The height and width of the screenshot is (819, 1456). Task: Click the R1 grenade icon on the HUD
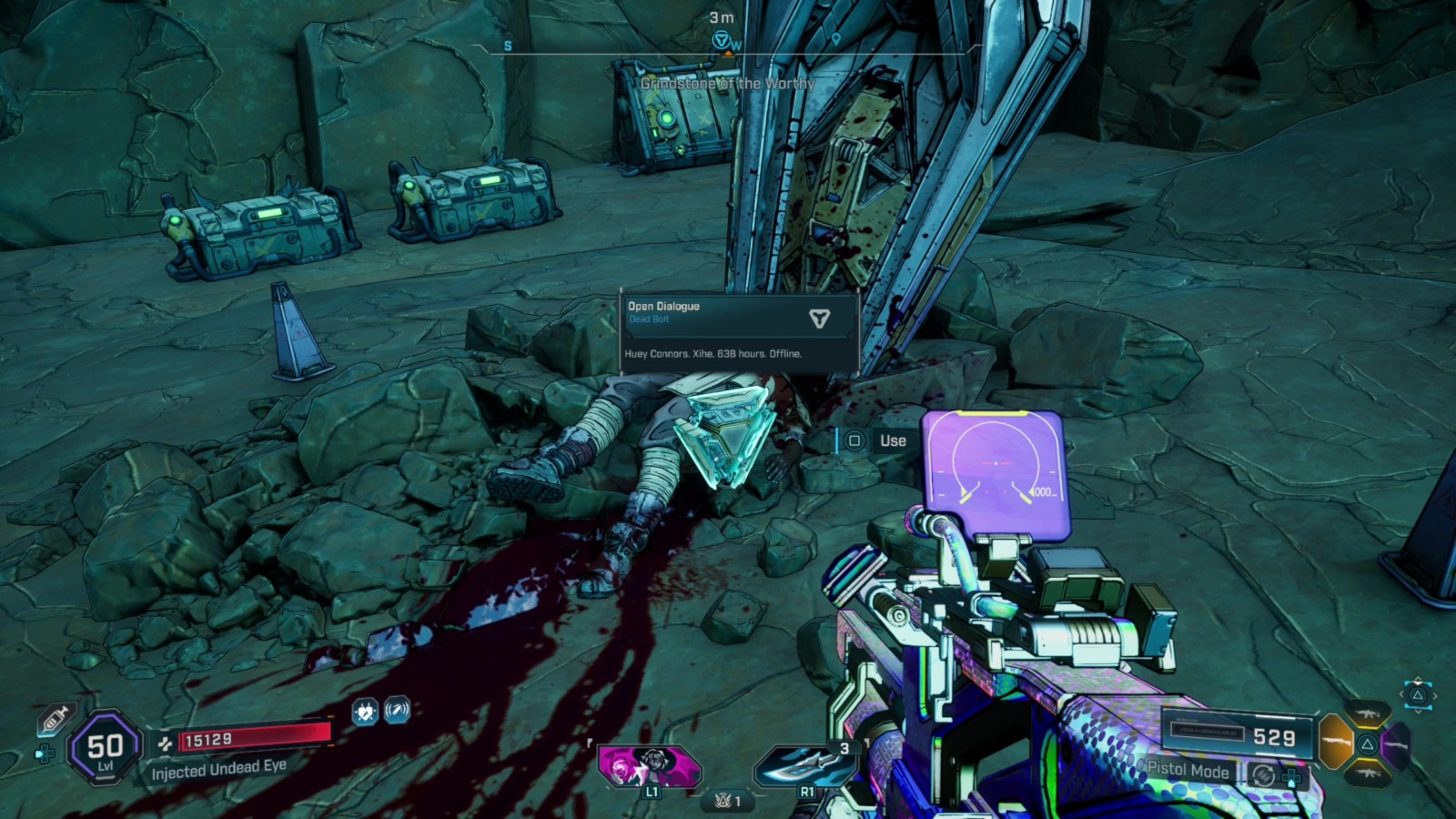804,764
